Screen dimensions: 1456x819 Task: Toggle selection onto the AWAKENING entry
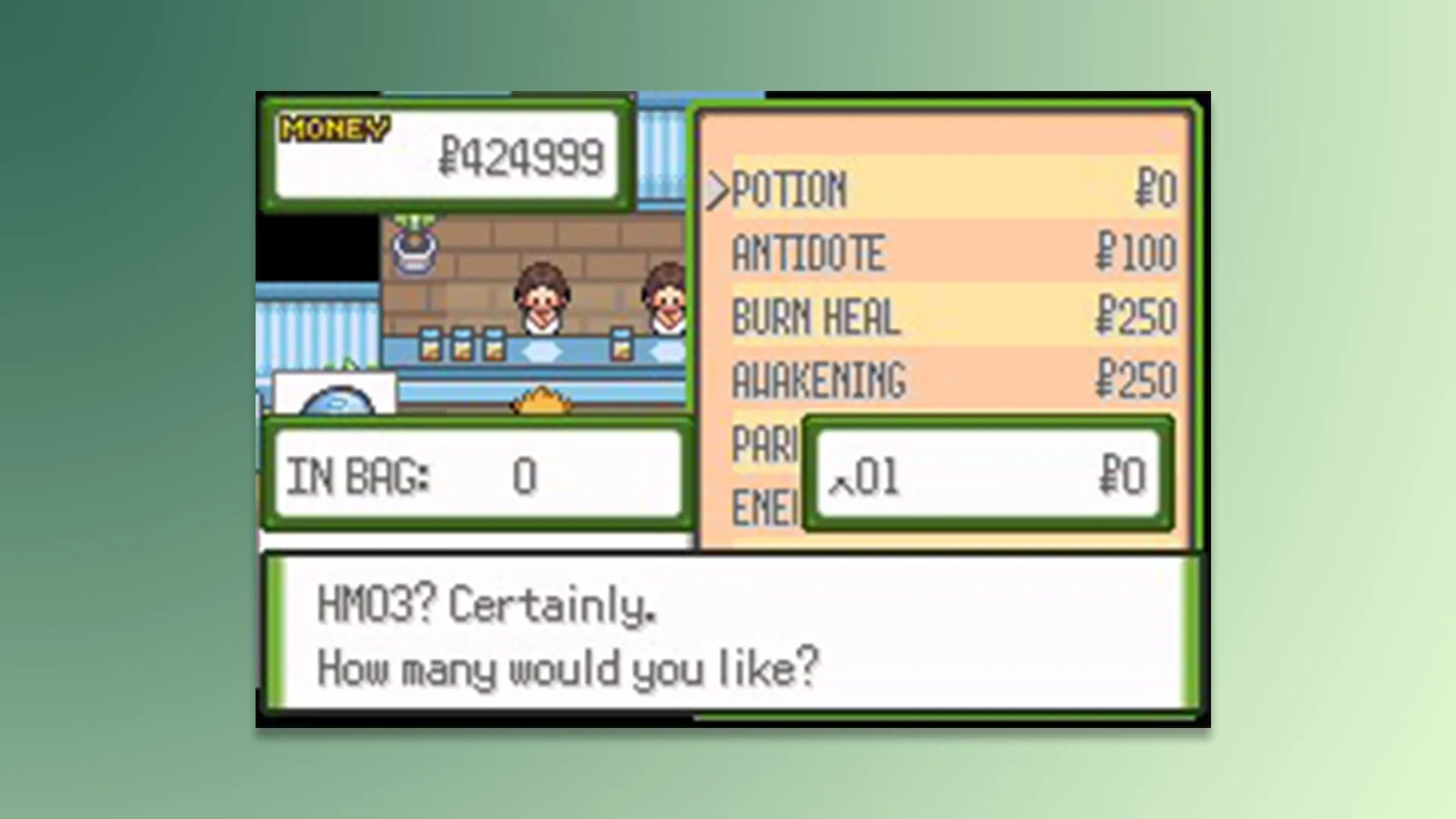point(819,379)
